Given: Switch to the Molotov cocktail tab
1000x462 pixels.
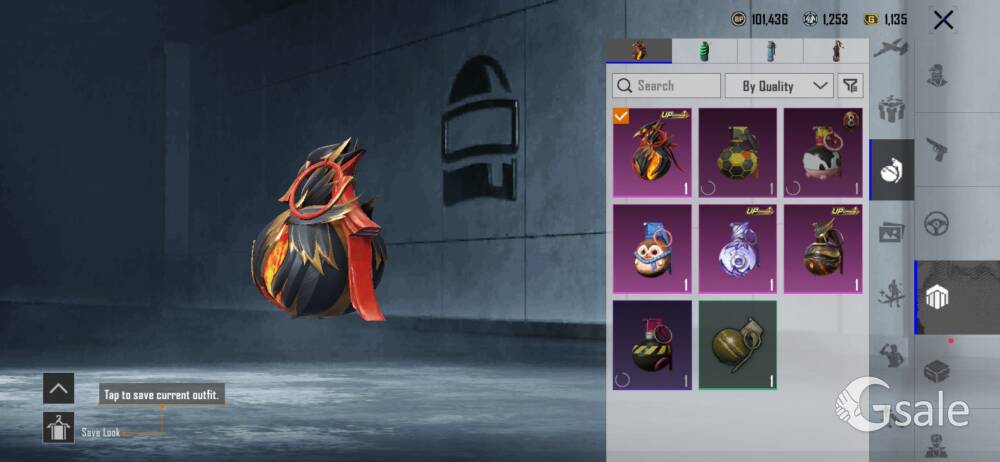Looking at the screenshot, I should click(835, 51).
